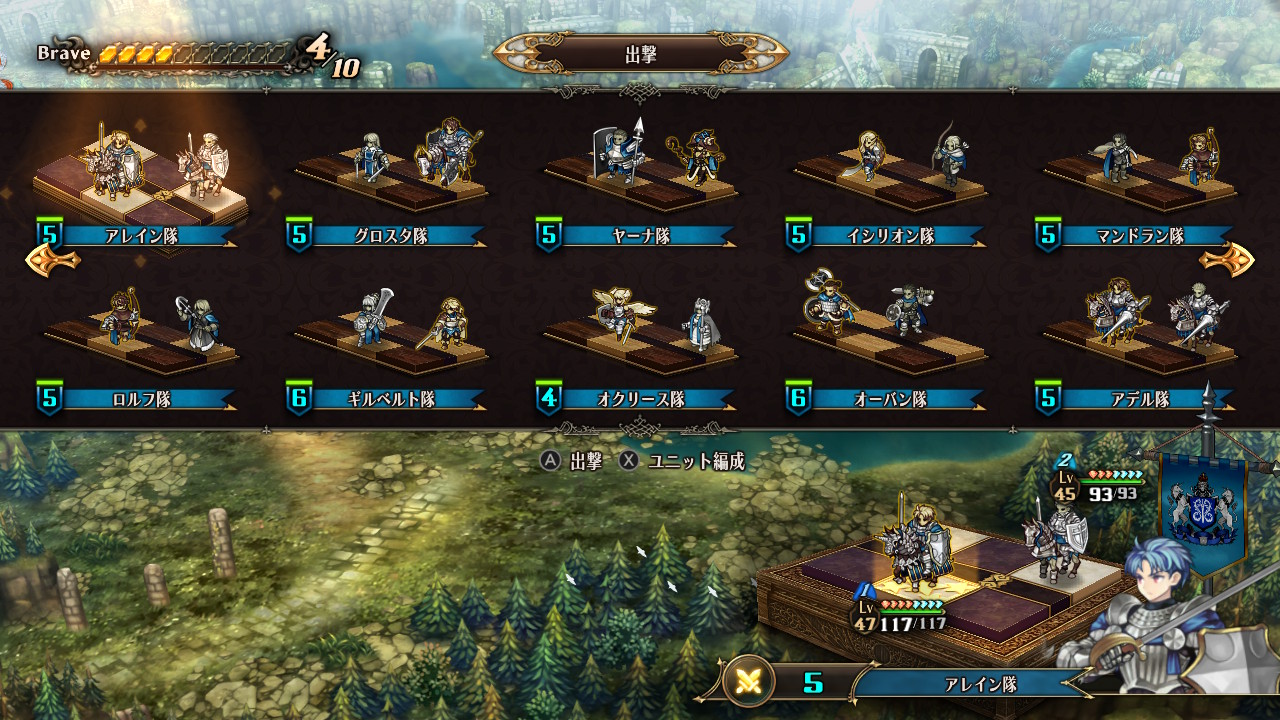Open ユニット編成 unit formation
The image size is (1280, 720).
(x=683, y=461)
